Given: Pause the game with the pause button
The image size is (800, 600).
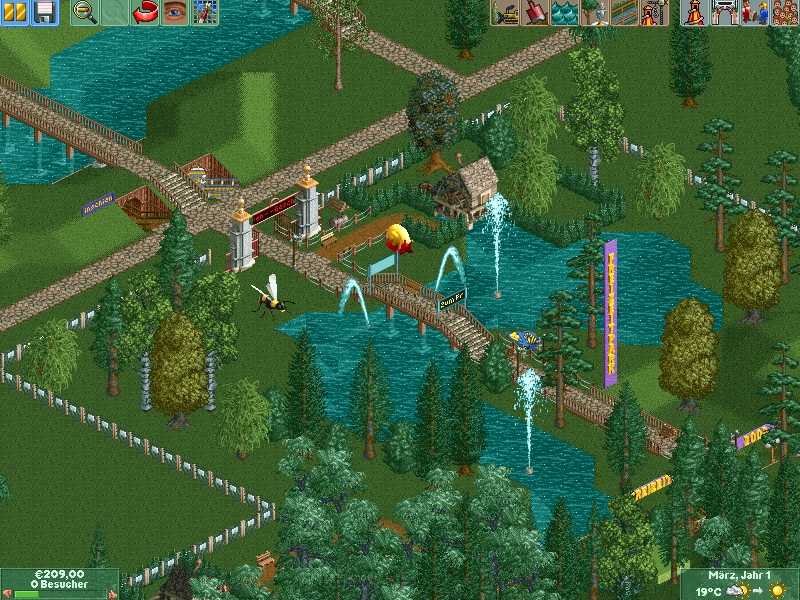Looking at the screenshot, I should (x=14, y=12).
